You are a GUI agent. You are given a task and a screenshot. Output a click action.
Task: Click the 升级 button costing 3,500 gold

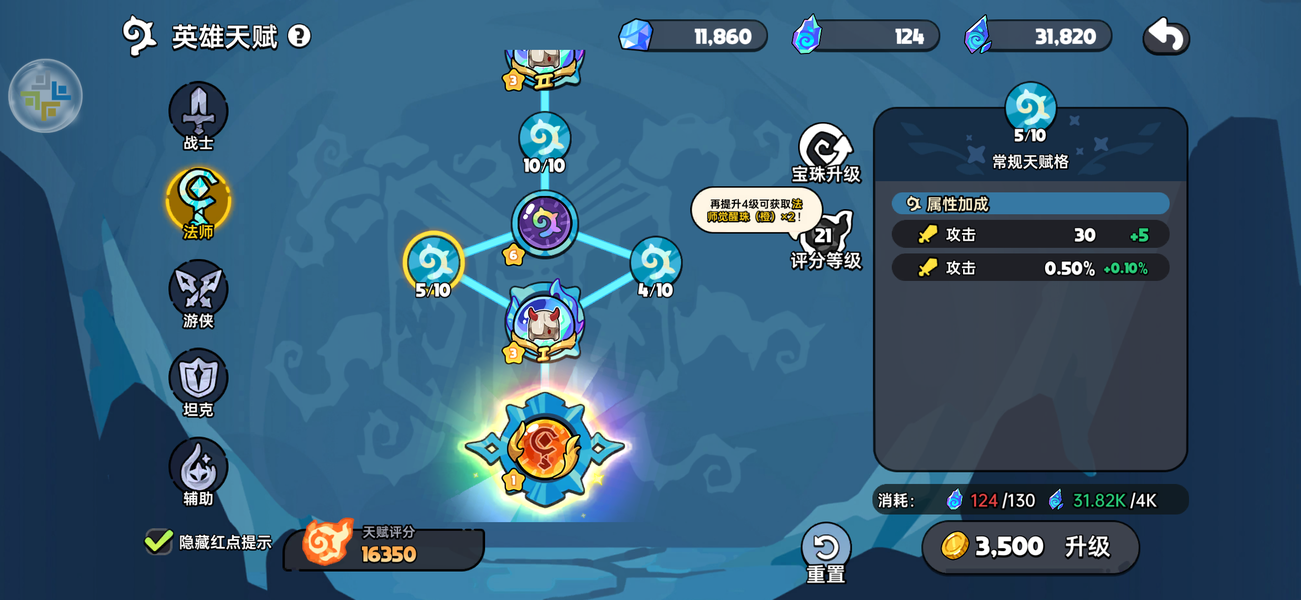pos(1030,547)
